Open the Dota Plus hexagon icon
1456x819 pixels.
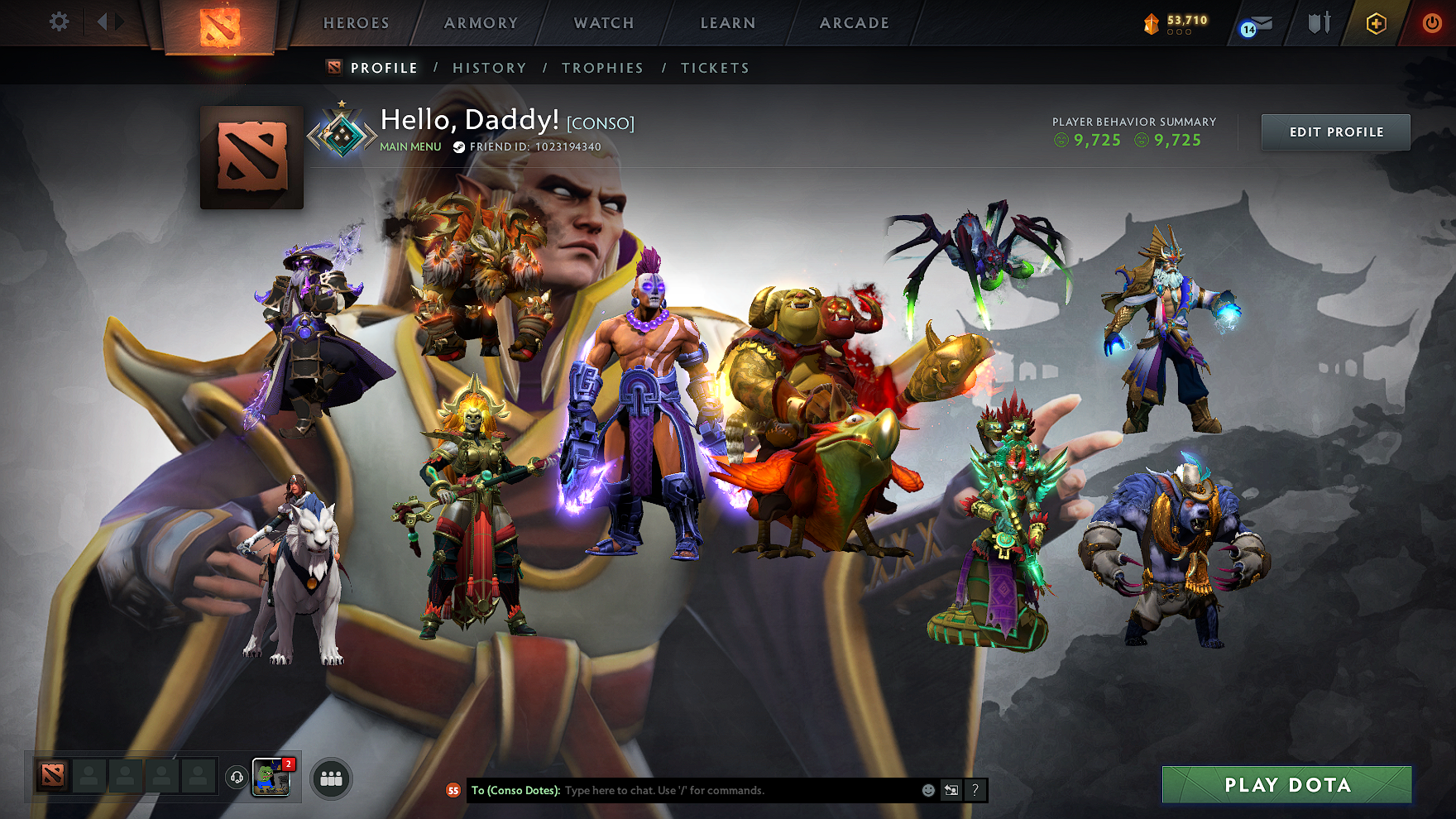[1373, 23]
